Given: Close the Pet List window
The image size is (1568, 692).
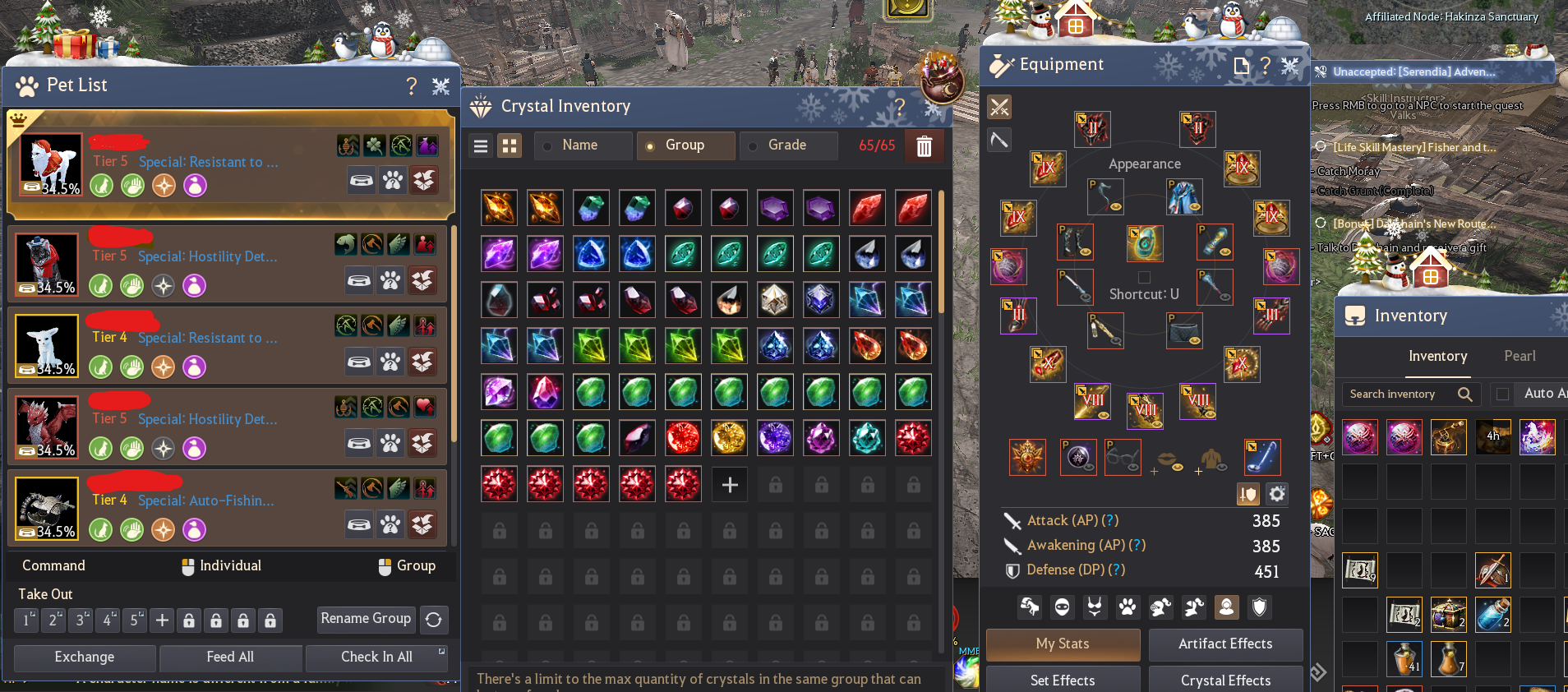Looking at the screenshot, I should (x=441, y=85).
